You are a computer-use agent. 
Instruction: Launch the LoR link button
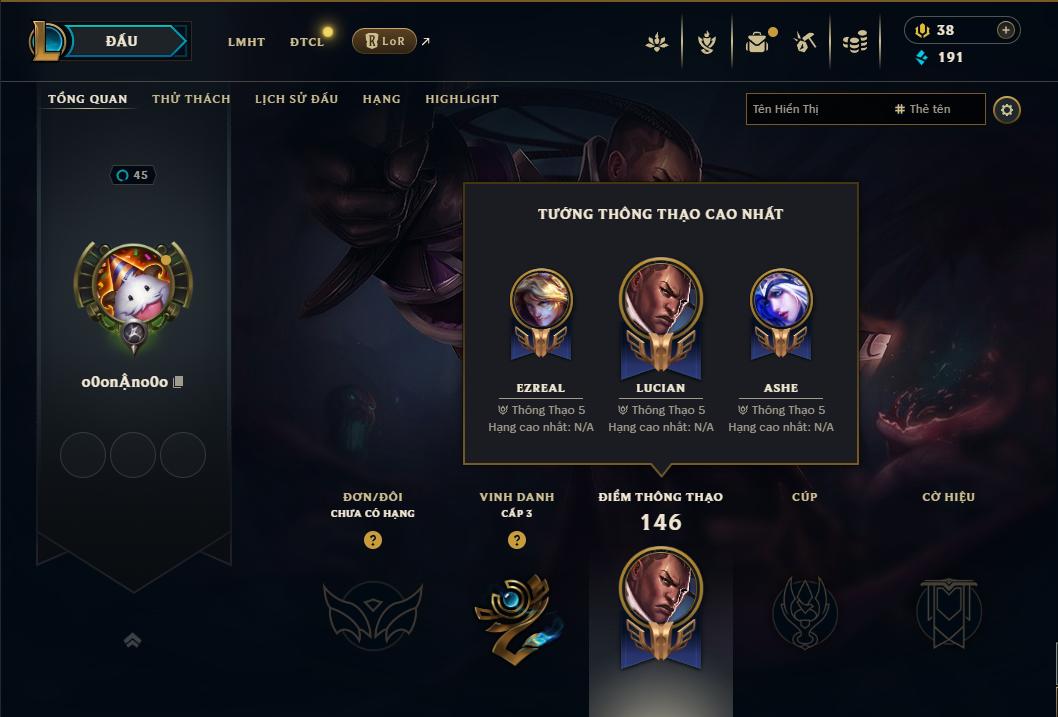[x=384, y=41]
